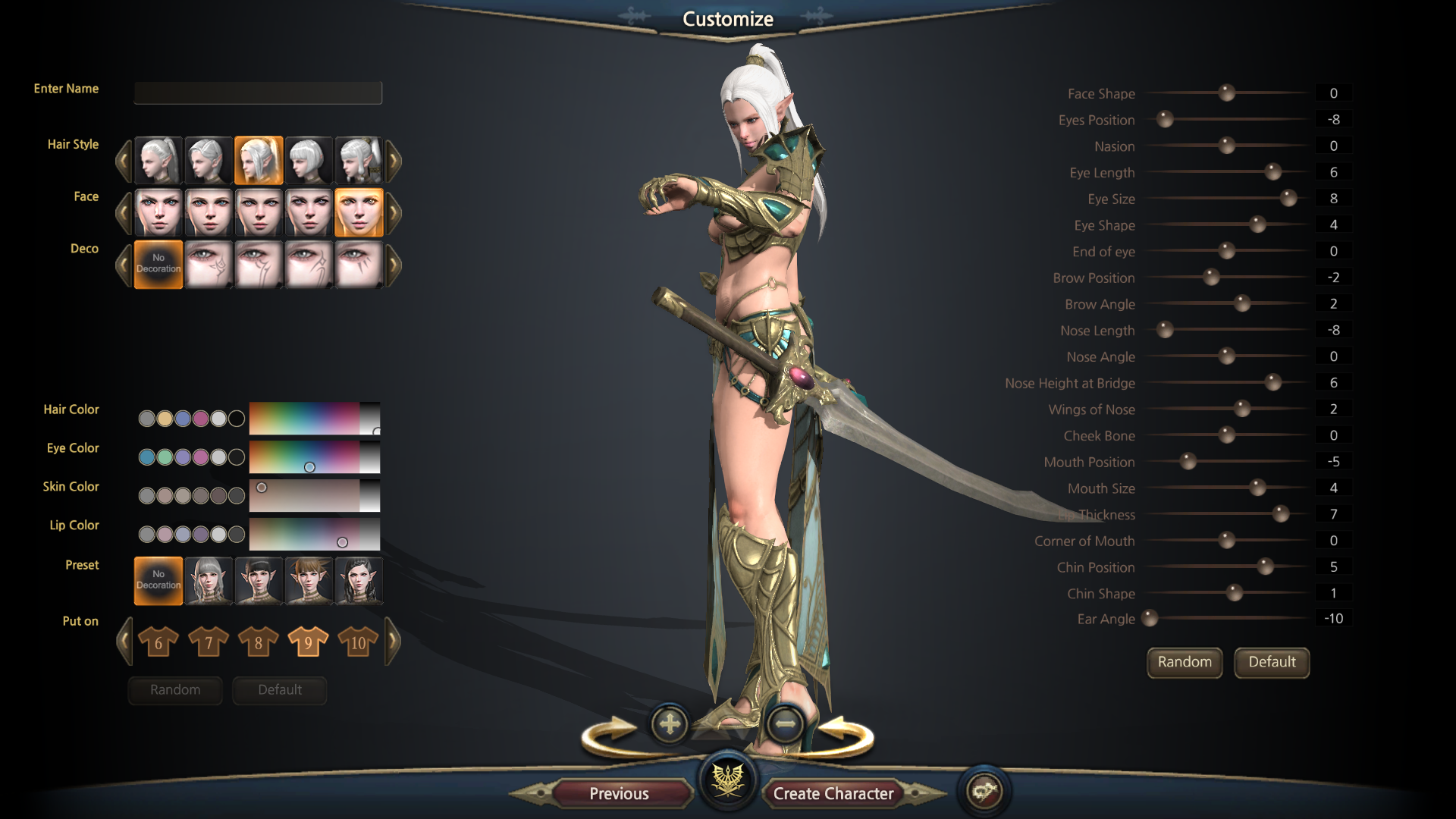Viewport: 1456px width, 819px height.
Task: Select the No Decoration preset
Action: 158,580
